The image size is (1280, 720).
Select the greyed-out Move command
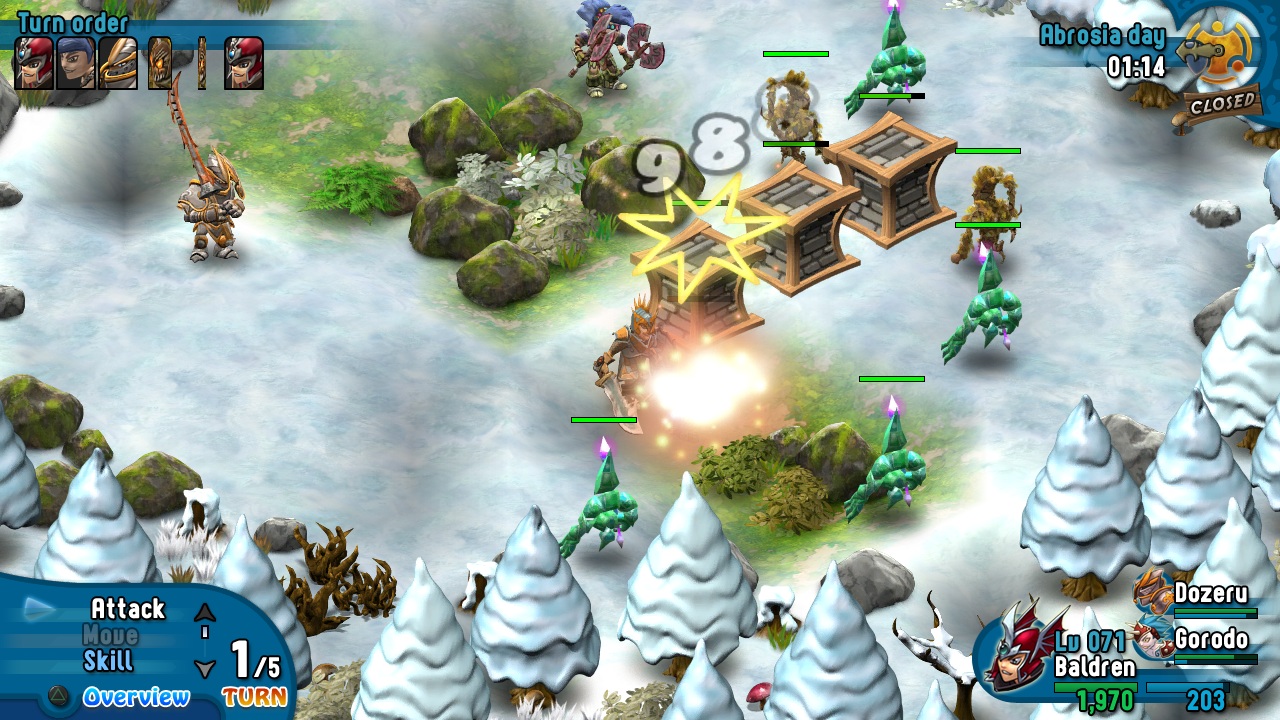click(110, 635)
